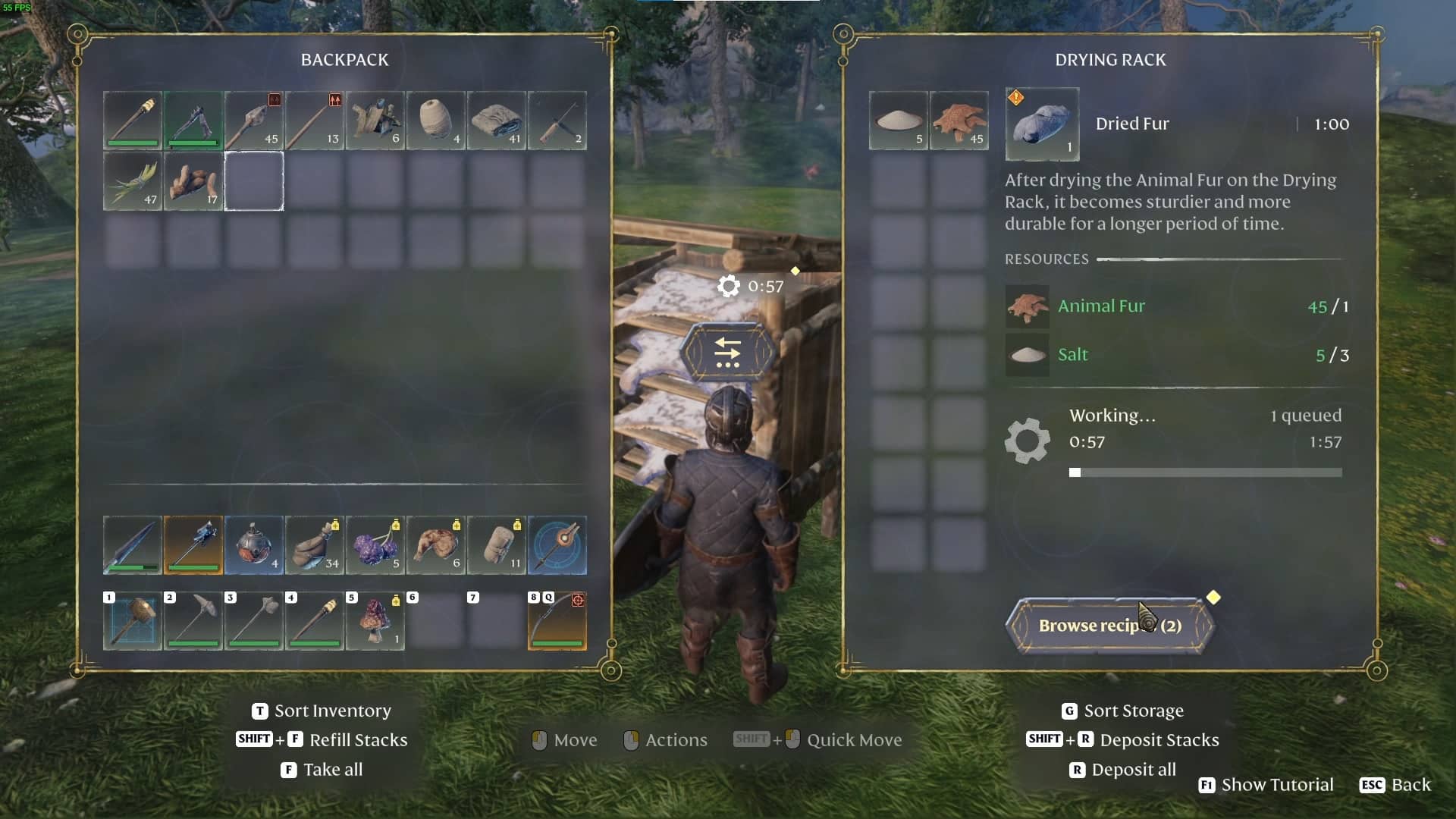This screenshot has height=819, width=1456.
Task: Select the bow in hotbar slot 8
Action: [557, 621]
